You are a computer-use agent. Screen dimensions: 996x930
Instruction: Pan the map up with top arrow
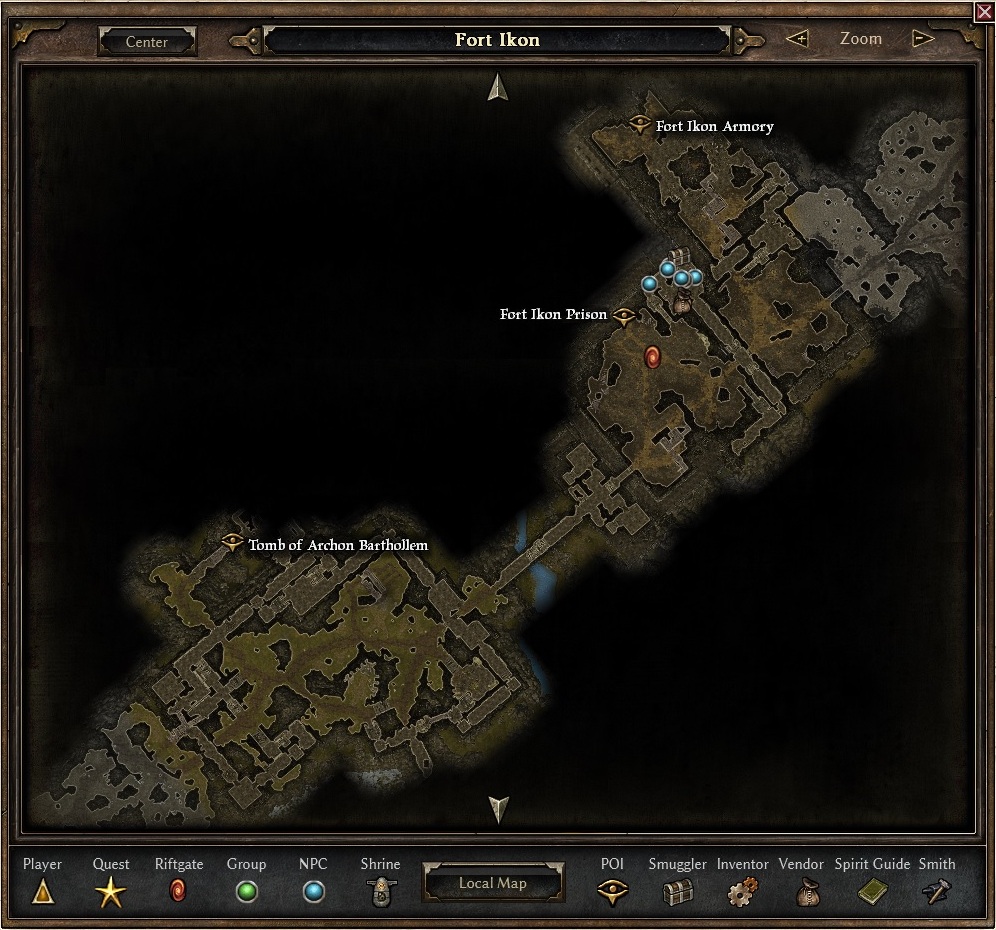coord(498,87)
